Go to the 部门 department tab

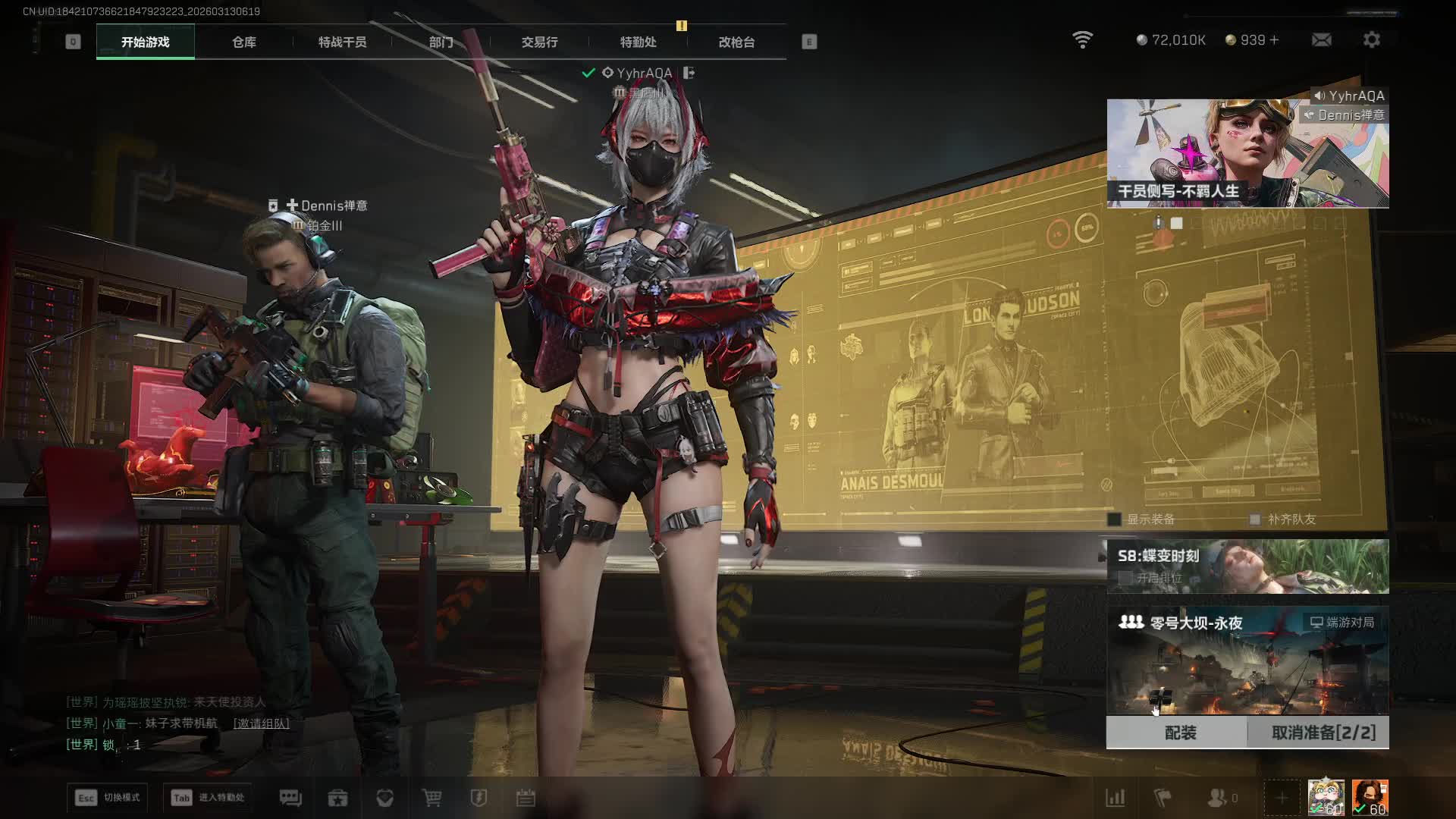441,42
